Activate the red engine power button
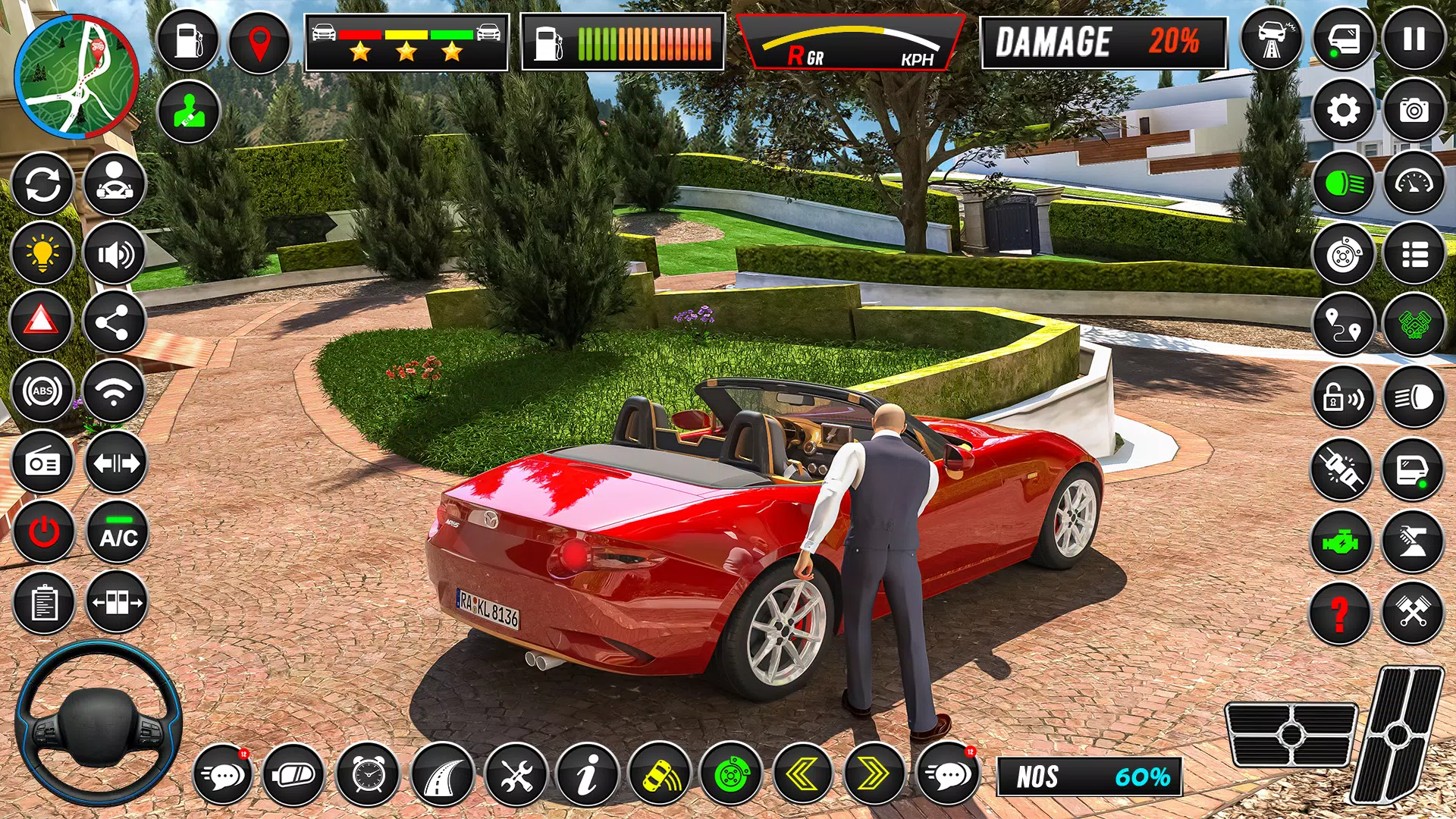Viewport: 1456px width, 819px height. 44,532
